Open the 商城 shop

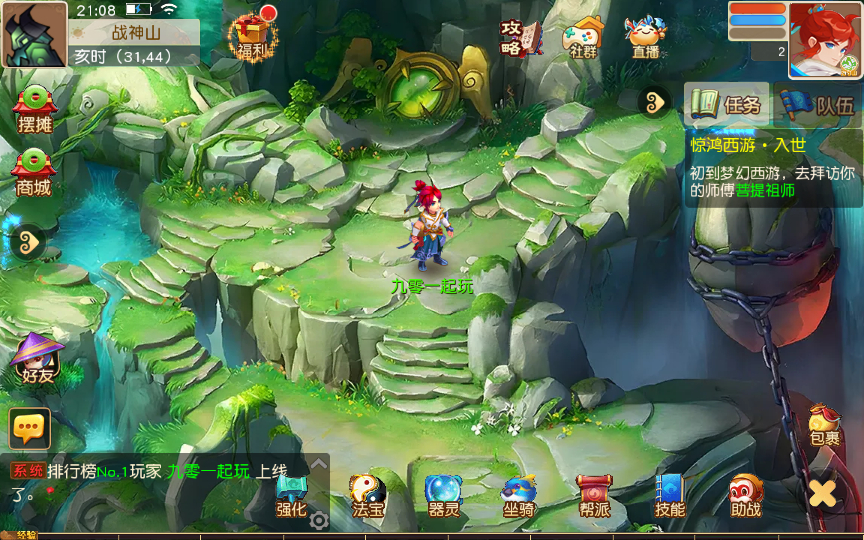(x=33, y=172)
